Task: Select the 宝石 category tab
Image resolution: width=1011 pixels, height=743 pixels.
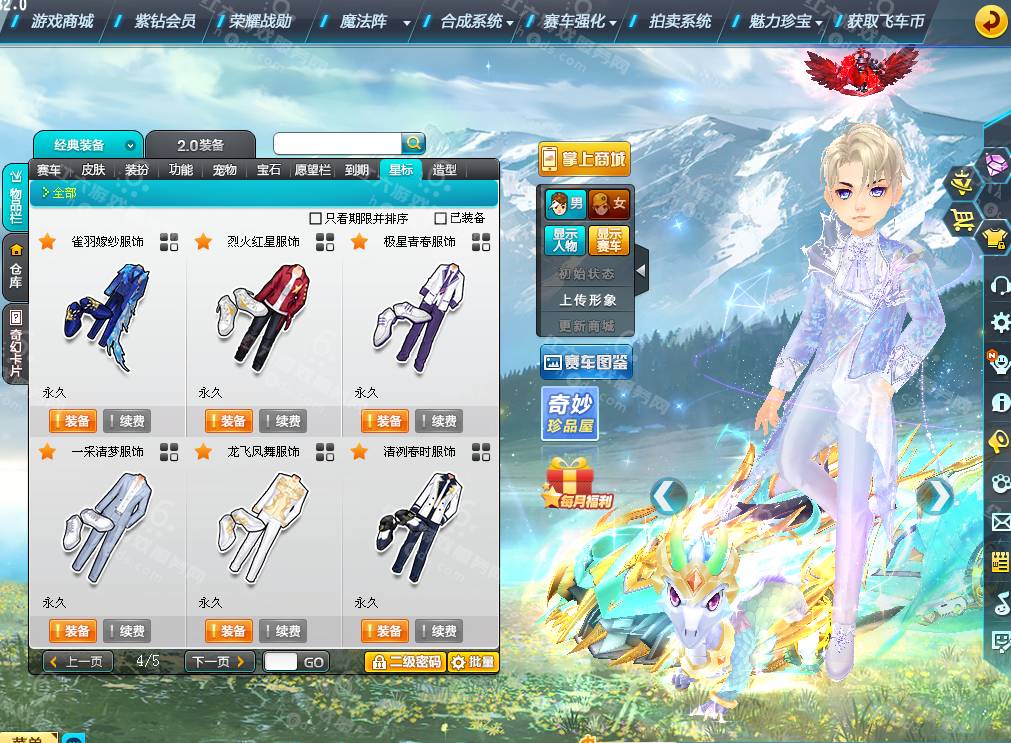Action: [269, 170]
